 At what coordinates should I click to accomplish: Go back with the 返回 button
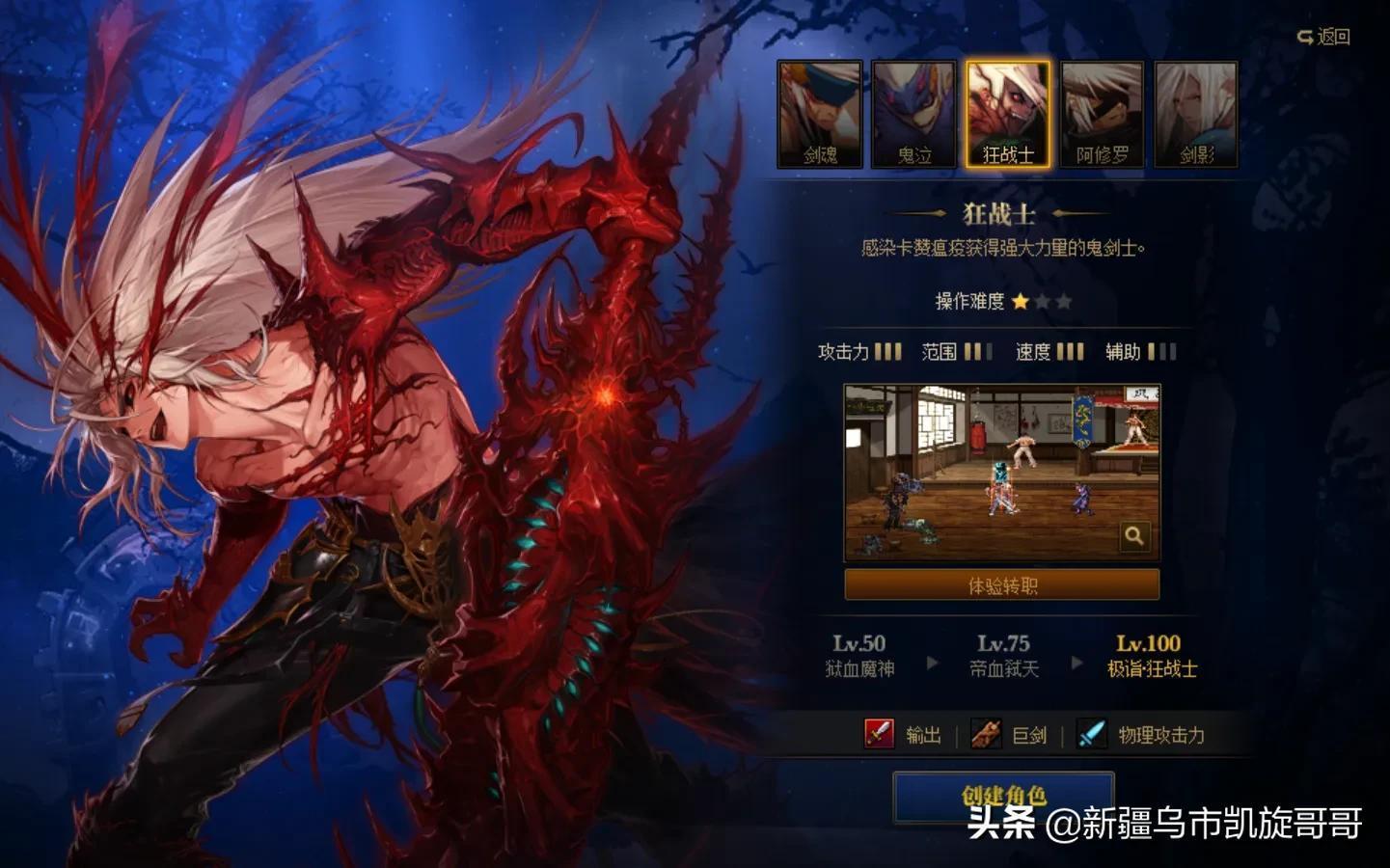(1323, 37)
